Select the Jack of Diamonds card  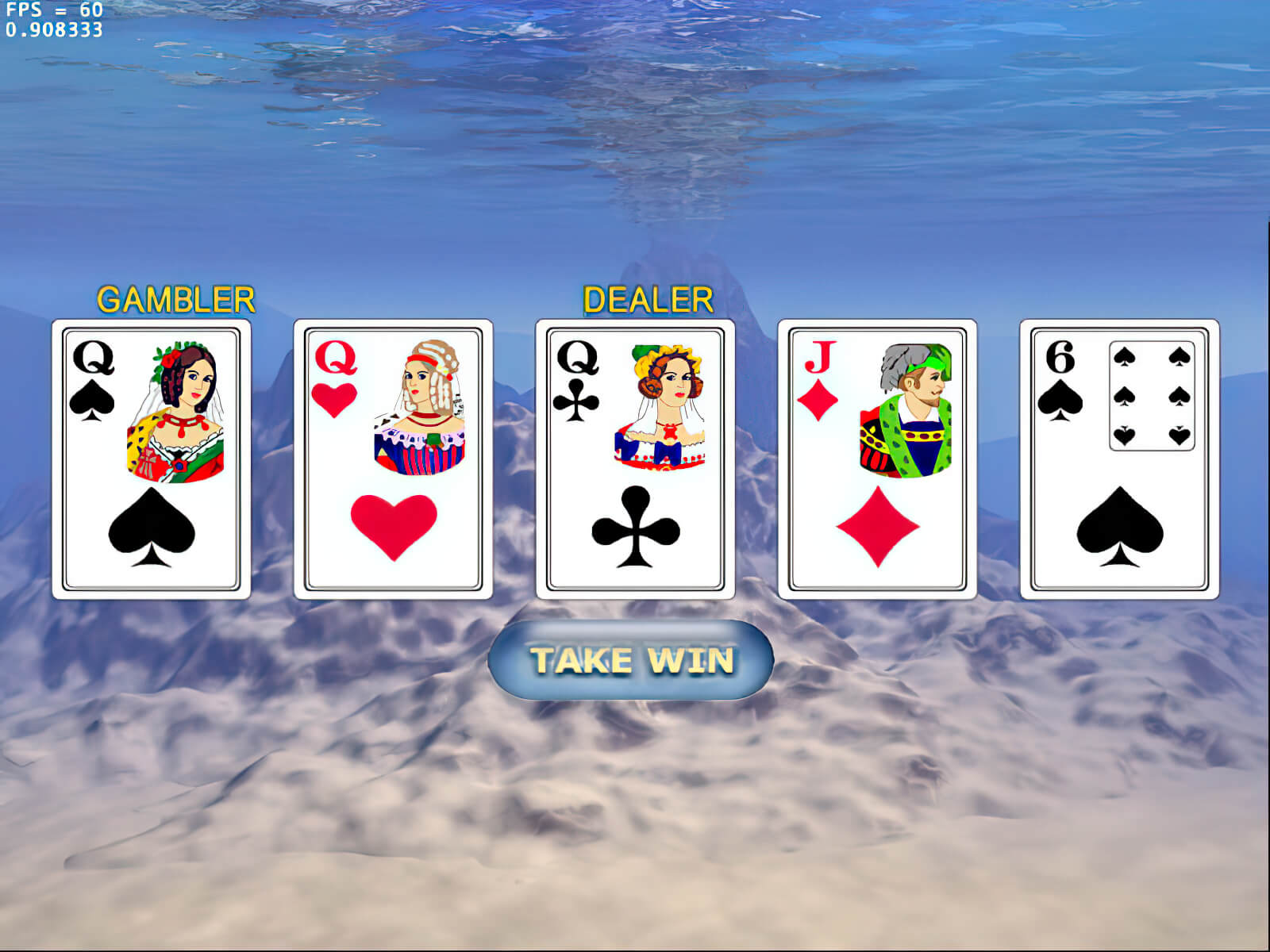coord(877,459)
